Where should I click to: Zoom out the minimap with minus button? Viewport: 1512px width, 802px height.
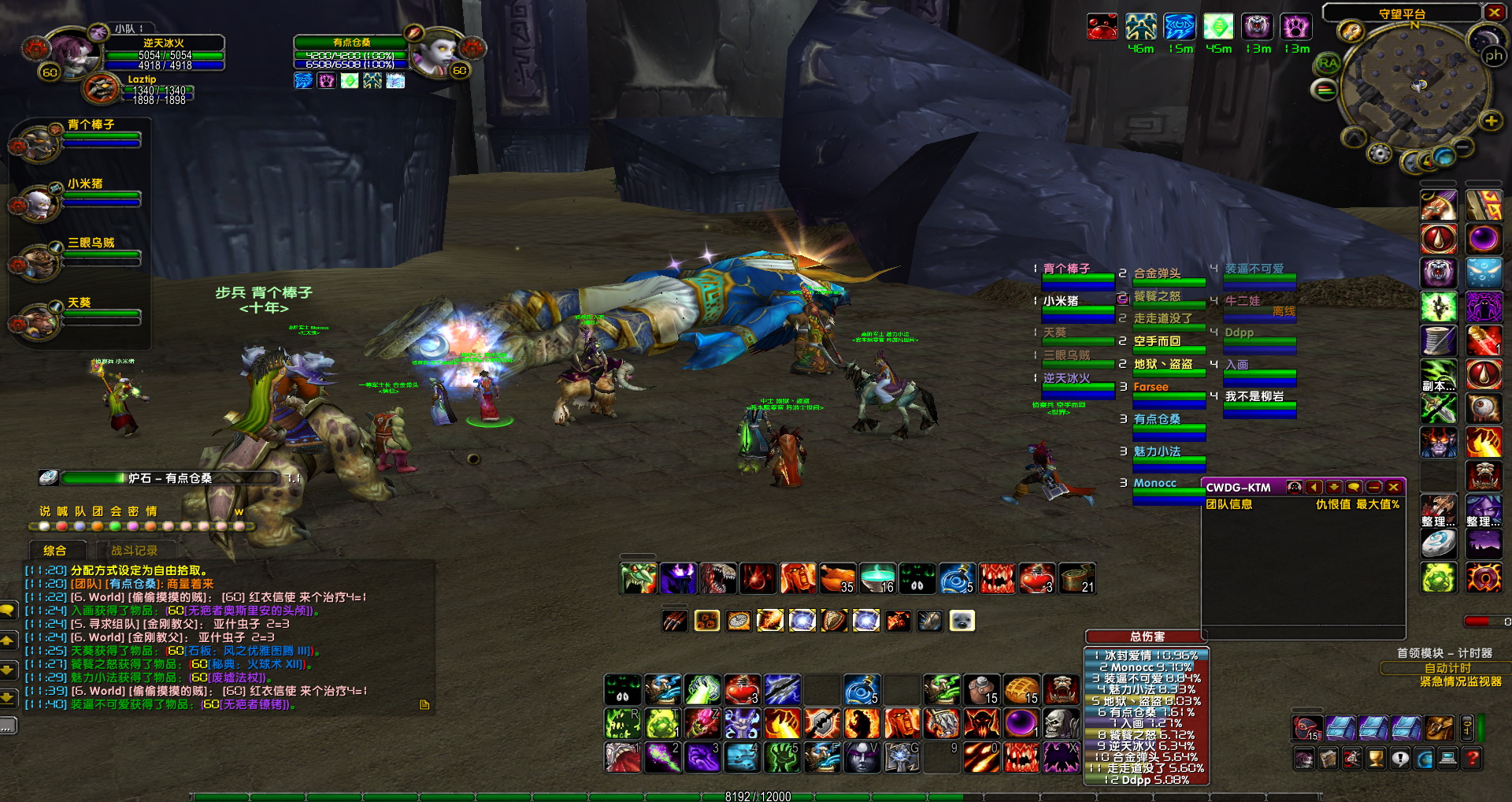pyautogui.click(x=1463, y=147)
